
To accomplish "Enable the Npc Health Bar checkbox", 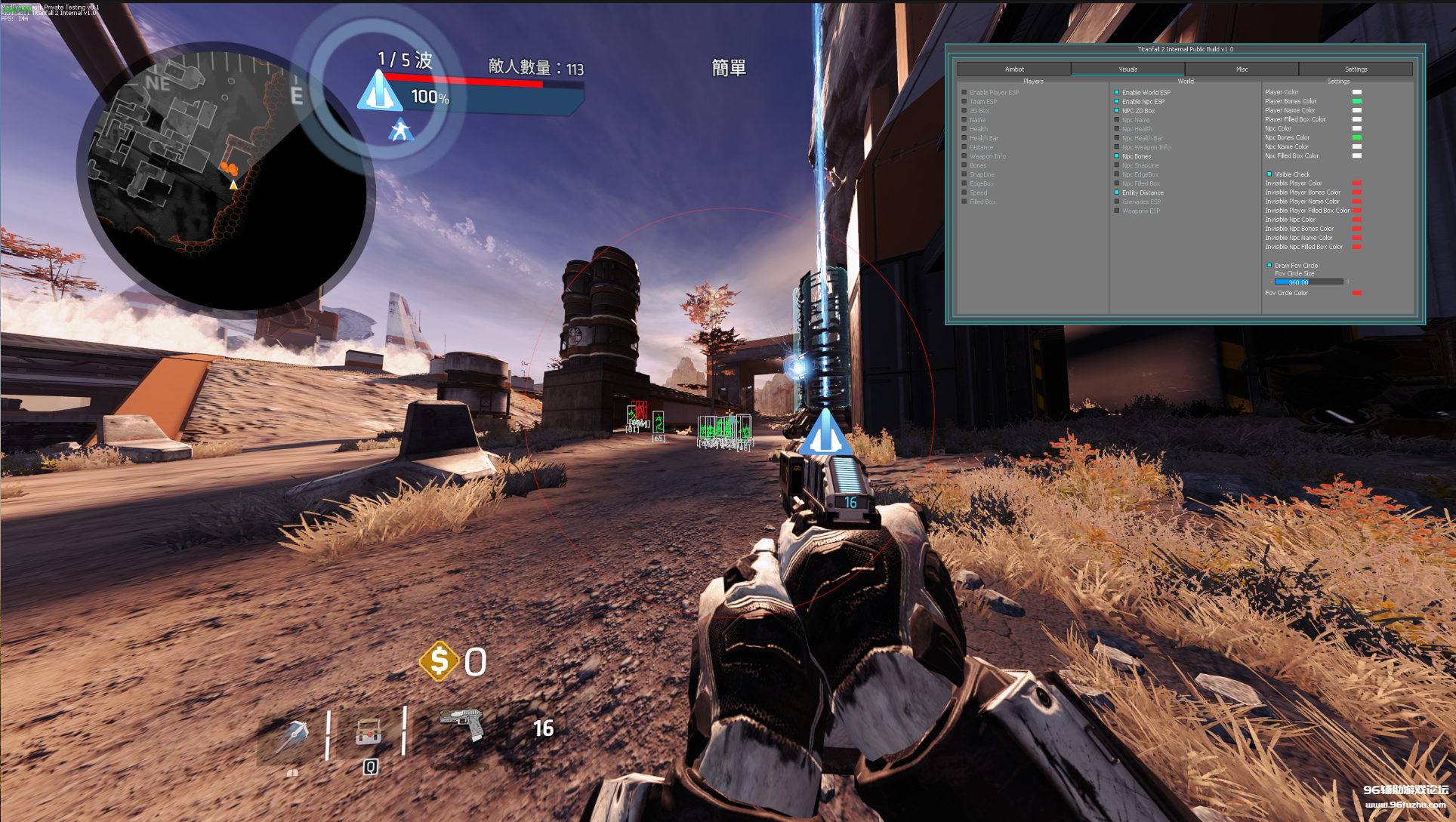I will (1117, 138).
